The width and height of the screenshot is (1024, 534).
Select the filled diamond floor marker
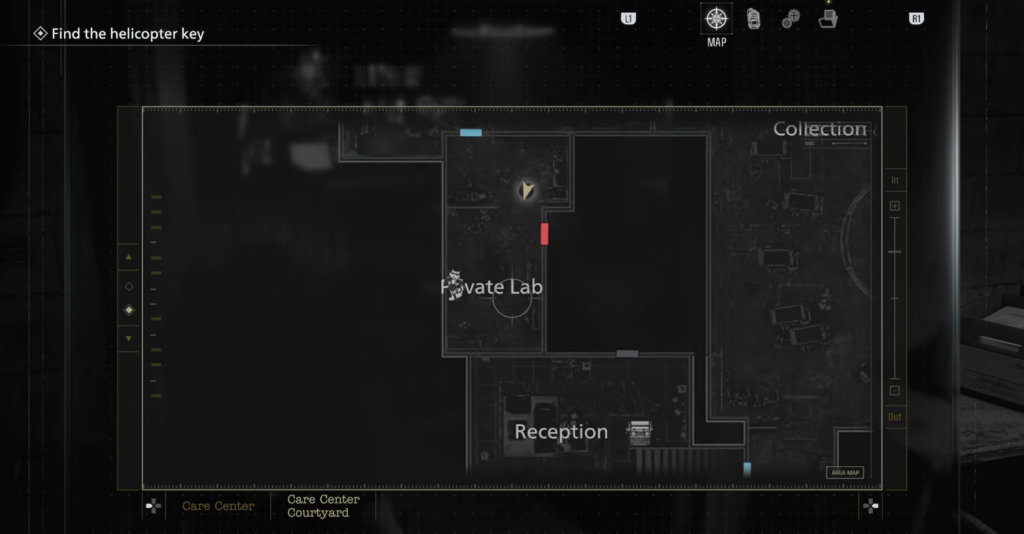click(x=128, y=311)
